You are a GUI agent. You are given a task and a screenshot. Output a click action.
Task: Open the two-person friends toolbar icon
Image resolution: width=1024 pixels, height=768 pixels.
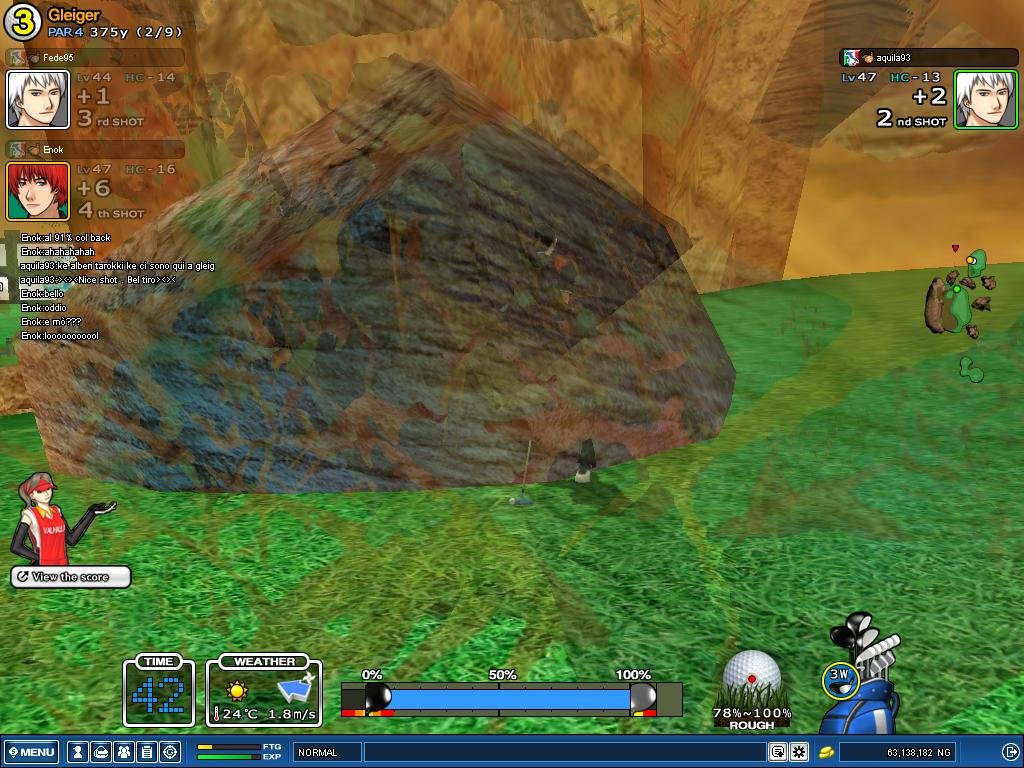[124, 752]
